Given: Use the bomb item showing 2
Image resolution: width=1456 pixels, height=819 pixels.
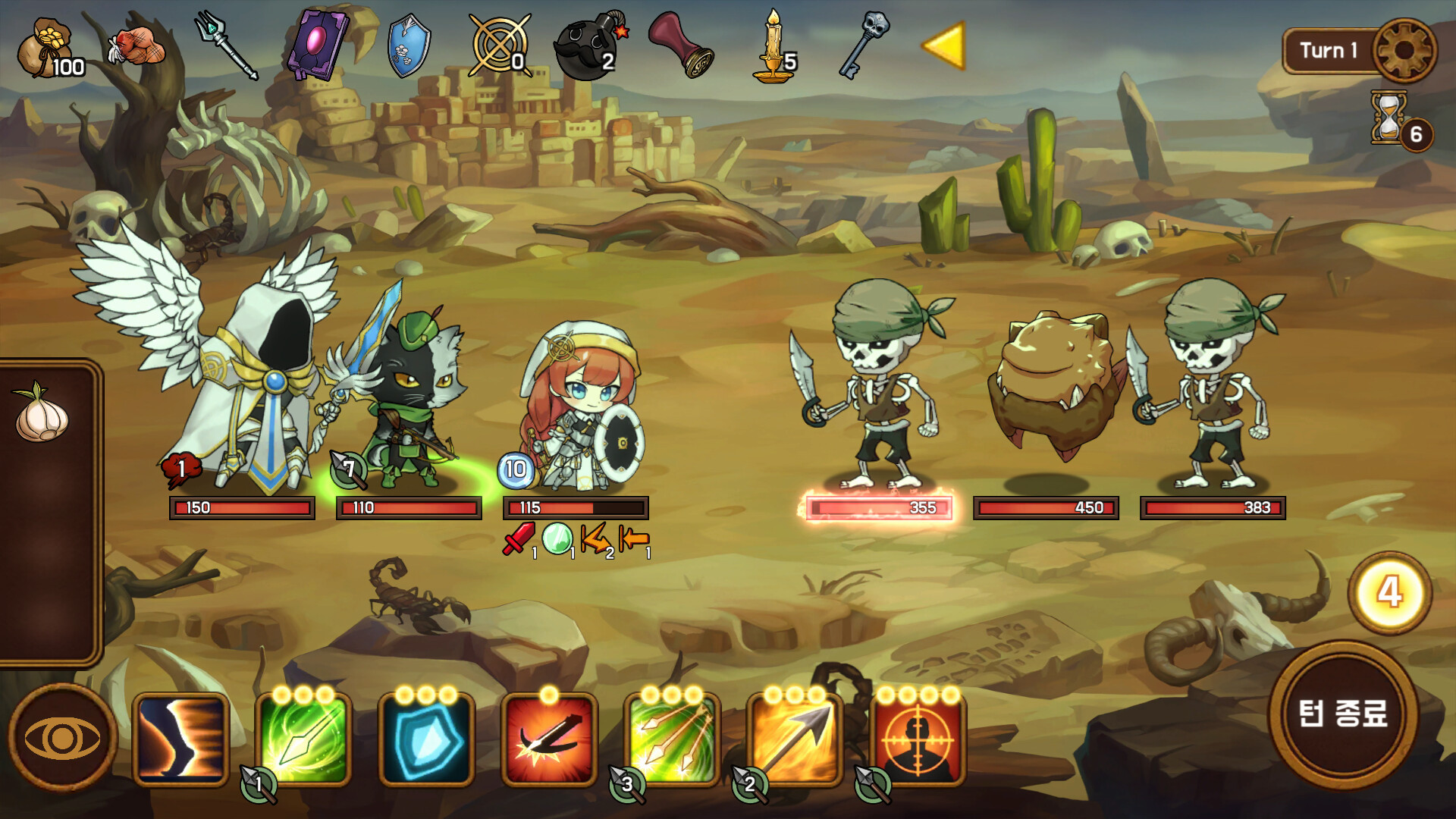Looking at the screenshot, I should tap(588, 45).
